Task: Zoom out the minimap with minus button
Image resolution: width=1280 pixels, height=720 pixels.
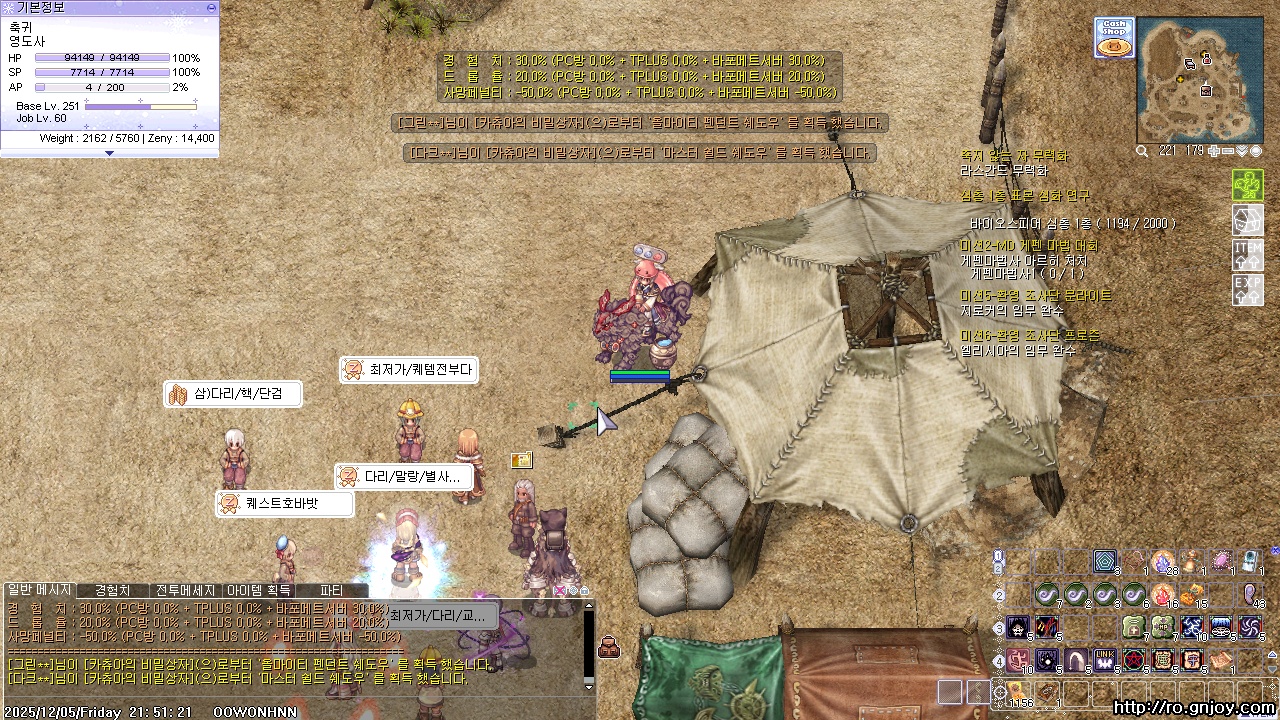Action: tap(1228, 151)
